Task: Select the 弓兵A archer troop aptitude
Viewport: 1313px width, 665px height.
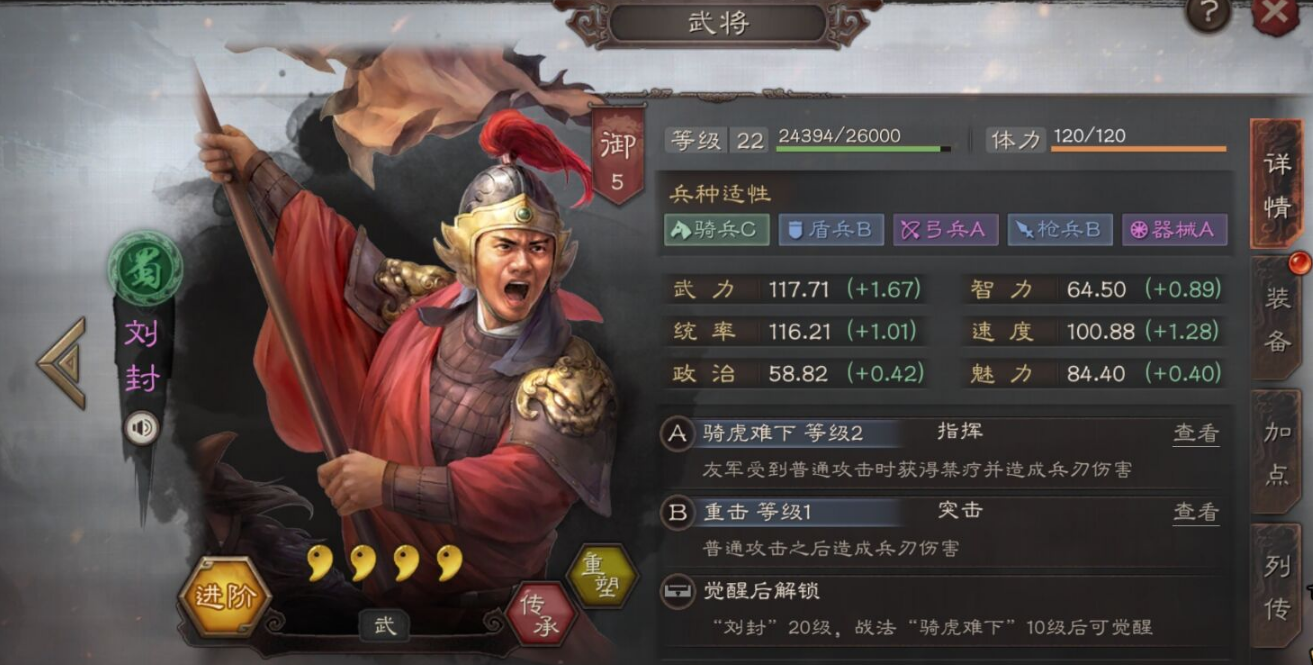Action: 945,230
